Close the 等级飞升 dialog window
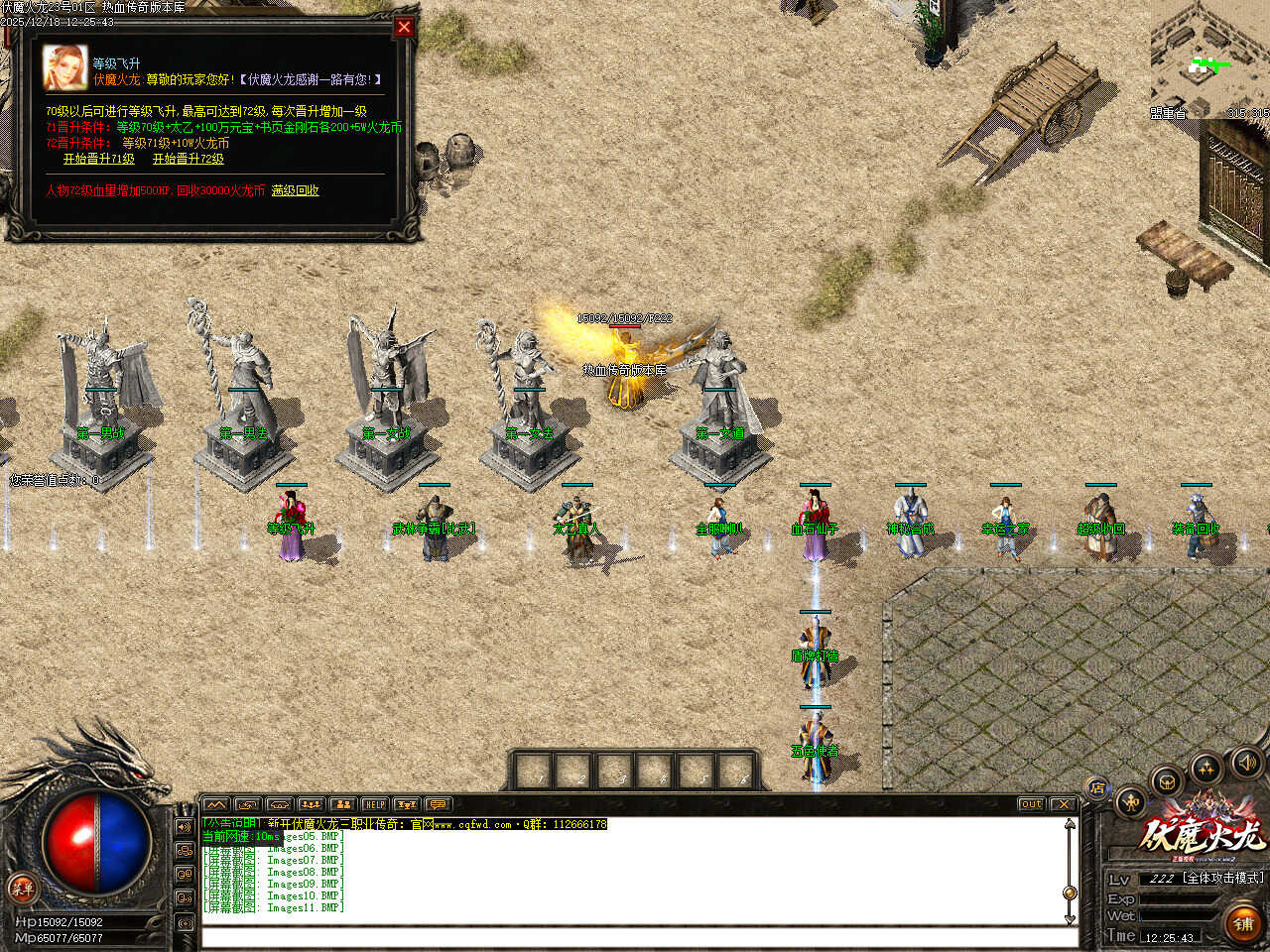The height and width of the screenshot is (952, 1270). (404, 27)
